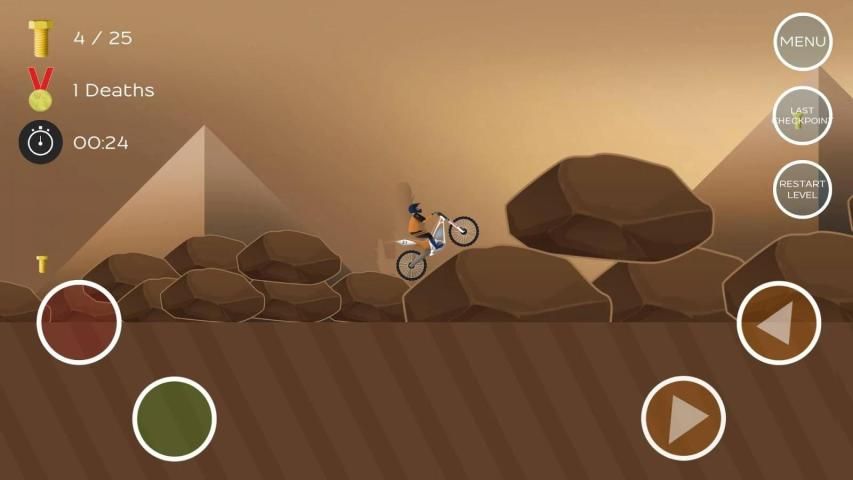853x480 pixels.
Task: Tap the red brake button
Action: point(79,322)
